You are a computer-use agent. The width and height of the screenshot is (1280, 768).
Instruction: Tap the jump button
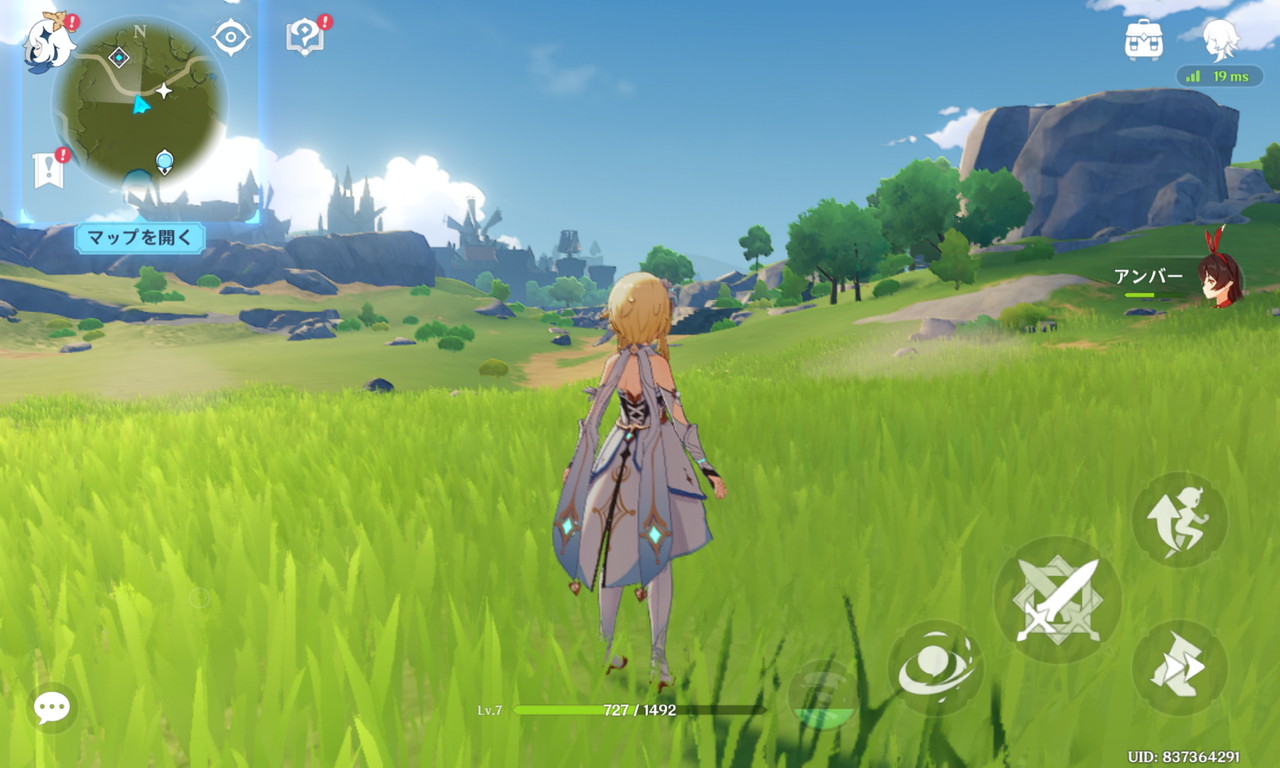[1179, 520]
